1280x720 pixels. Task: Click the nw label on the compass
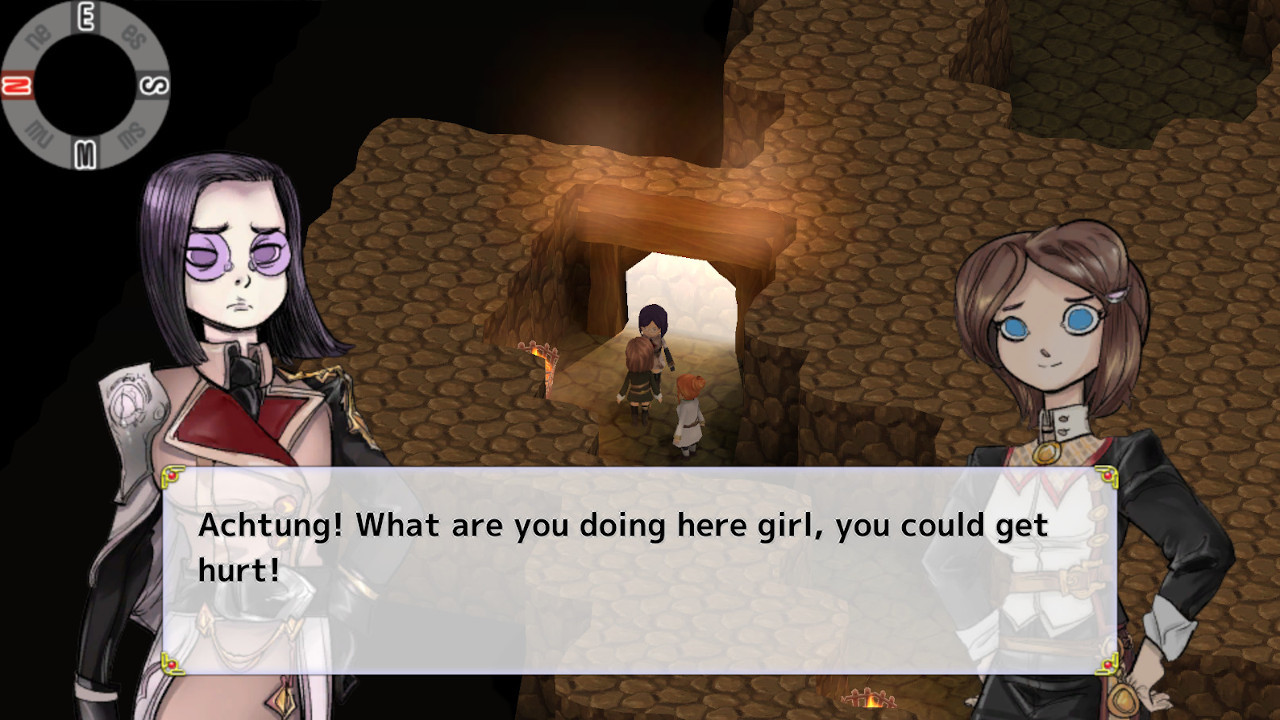(x=40, y=132)
